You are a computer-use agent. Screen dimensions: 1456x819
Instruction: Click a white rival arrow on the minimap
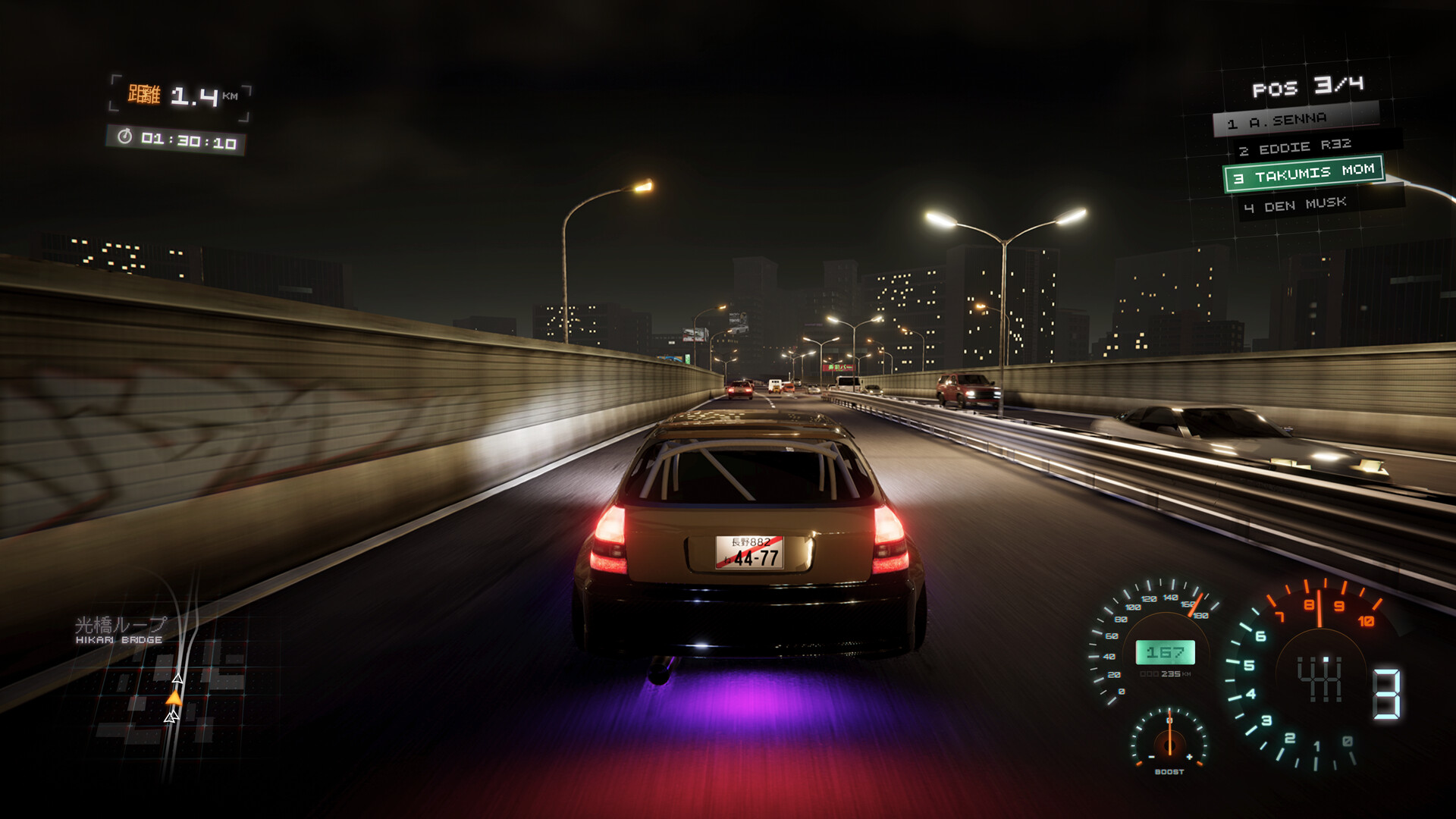coord(177,679)
